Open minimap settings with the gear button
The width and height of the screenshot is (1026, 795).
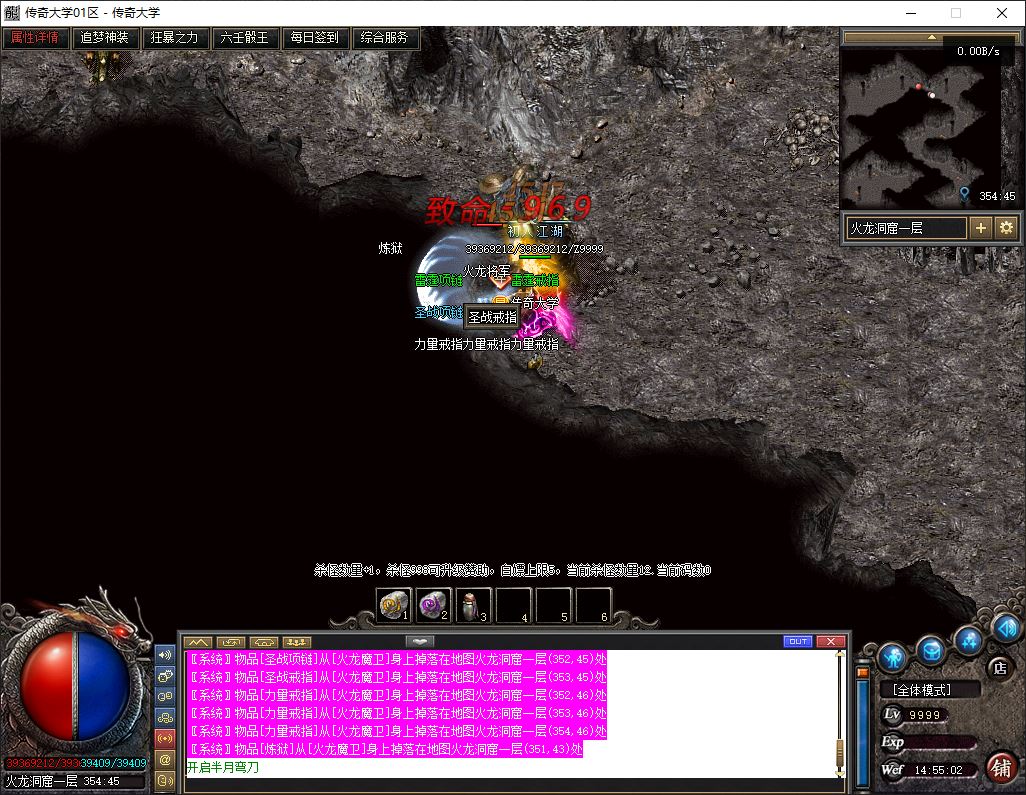1006,228
